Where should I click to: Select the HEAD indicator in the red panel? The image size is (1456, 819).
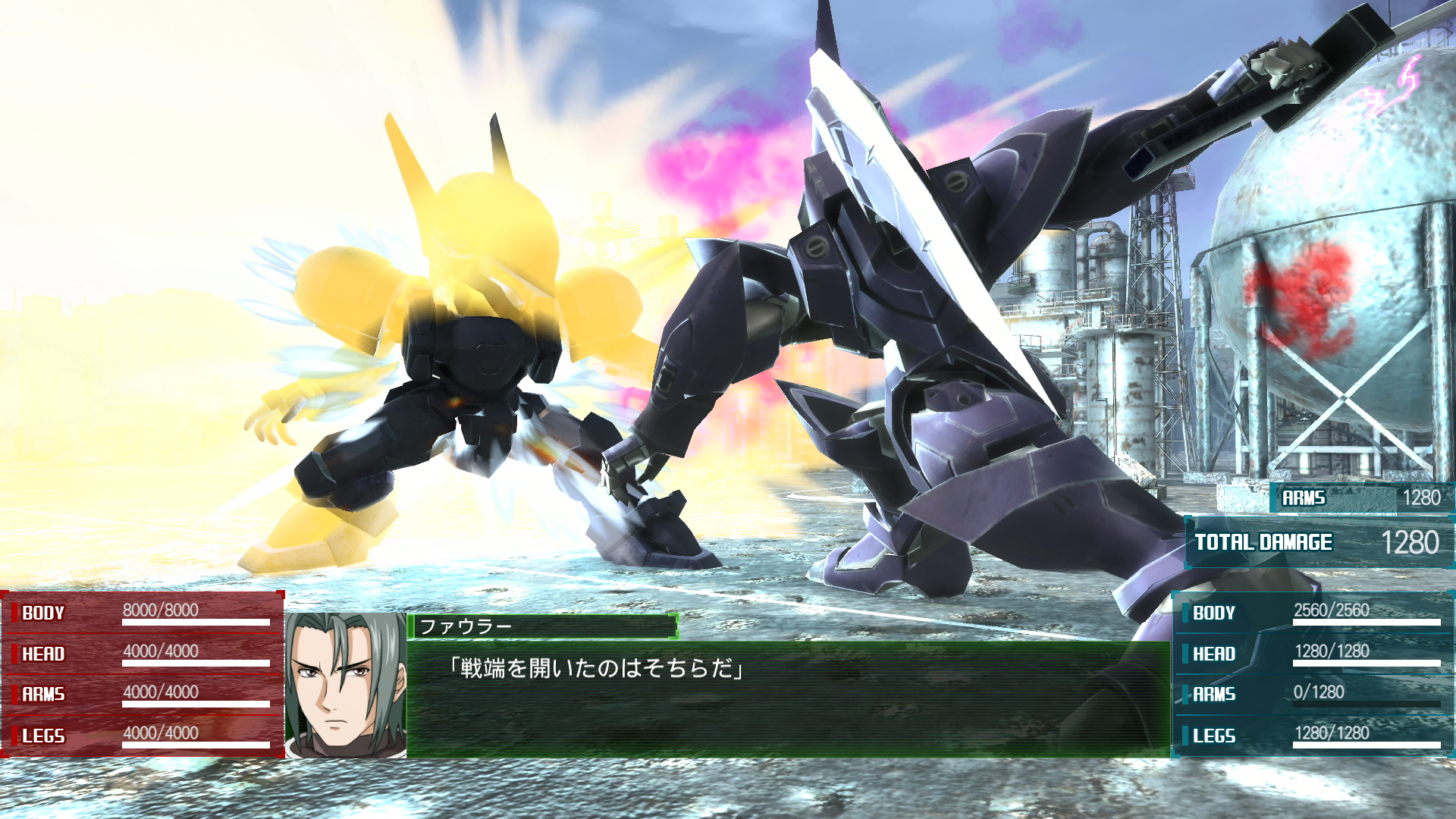(42, 652)
